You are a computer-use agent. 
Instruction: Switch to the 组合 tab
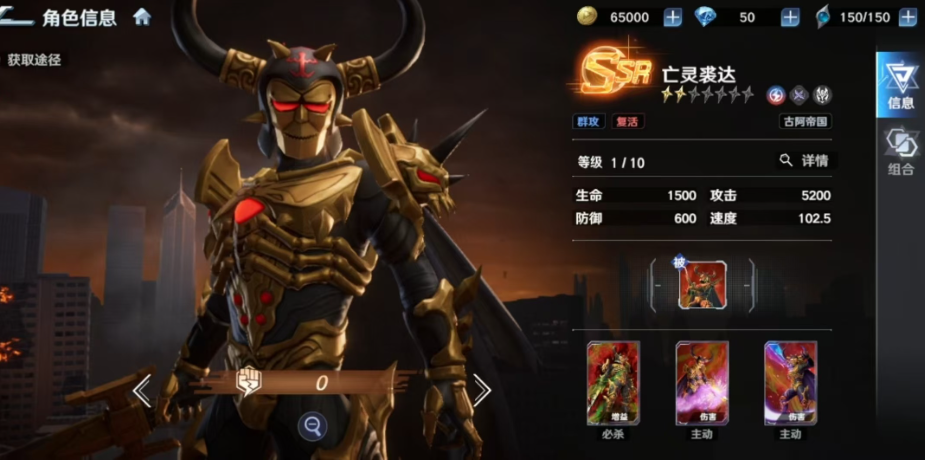pos(900,152)
